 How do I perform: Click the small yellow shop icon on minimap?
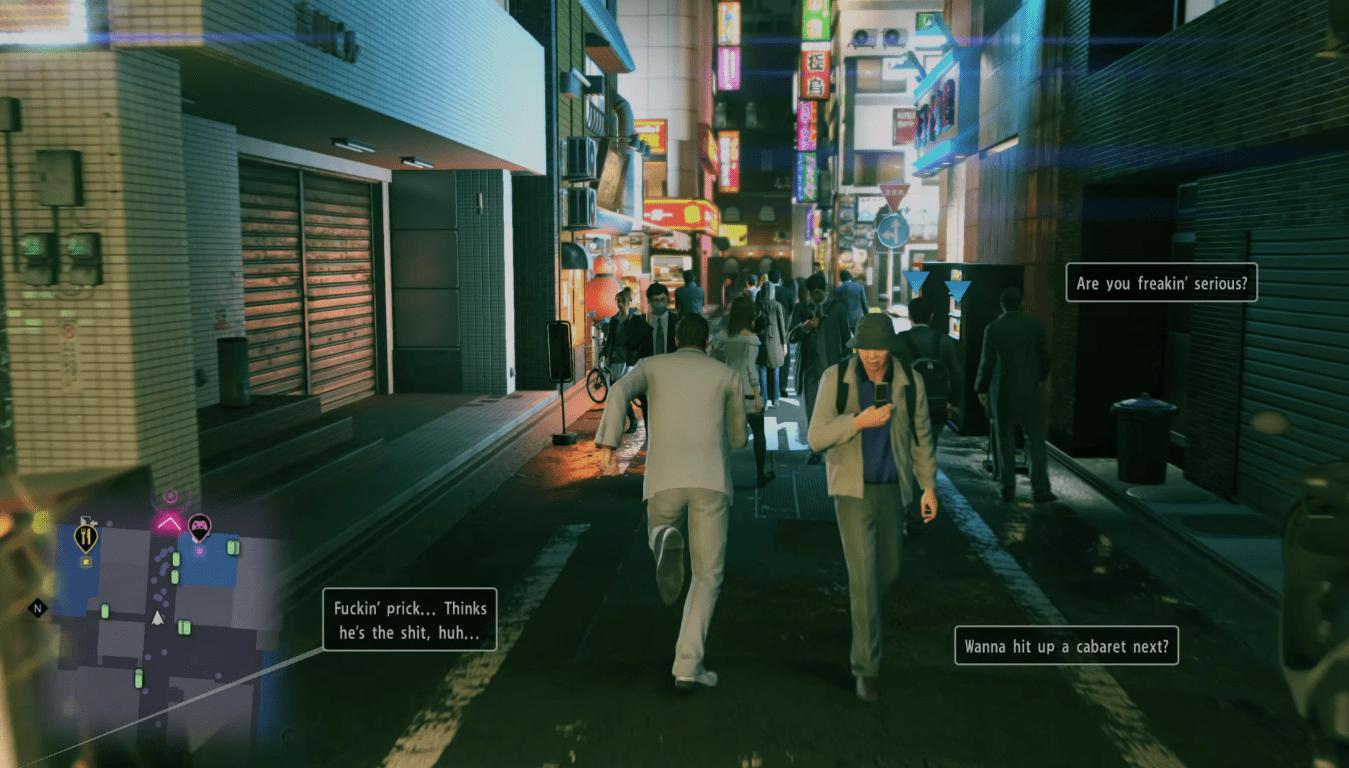pos(86,561)
